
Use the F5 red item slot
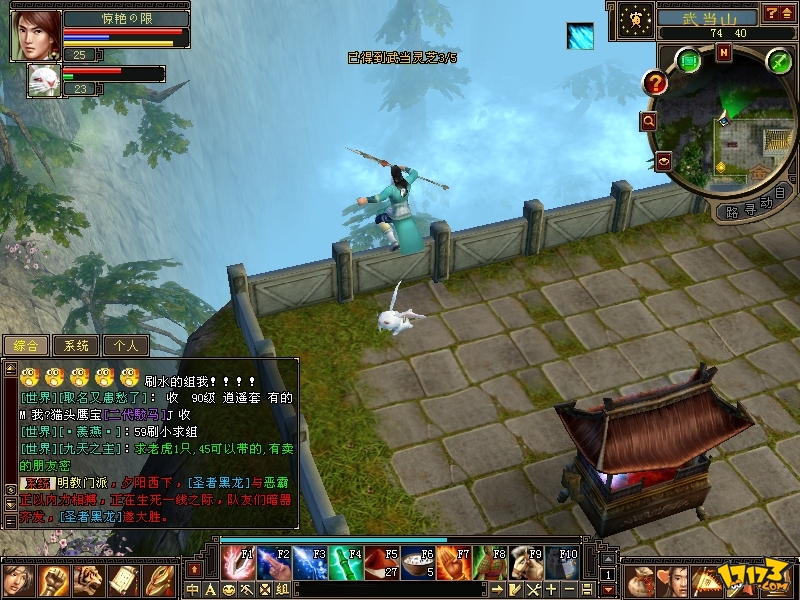coord(381,563)
